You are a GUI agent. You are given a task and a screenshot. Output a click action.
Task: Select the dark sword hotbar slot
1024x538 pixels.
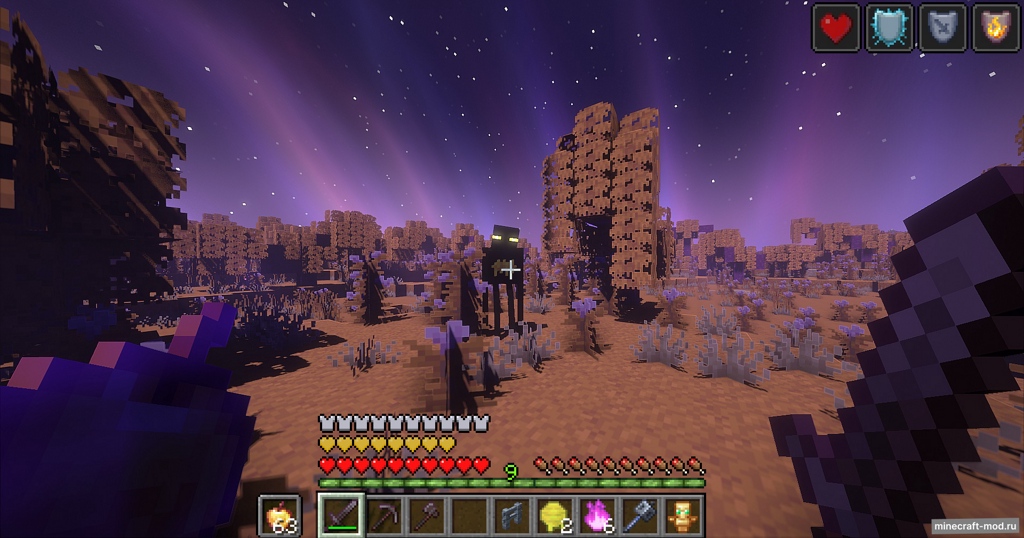pos(340,515)
